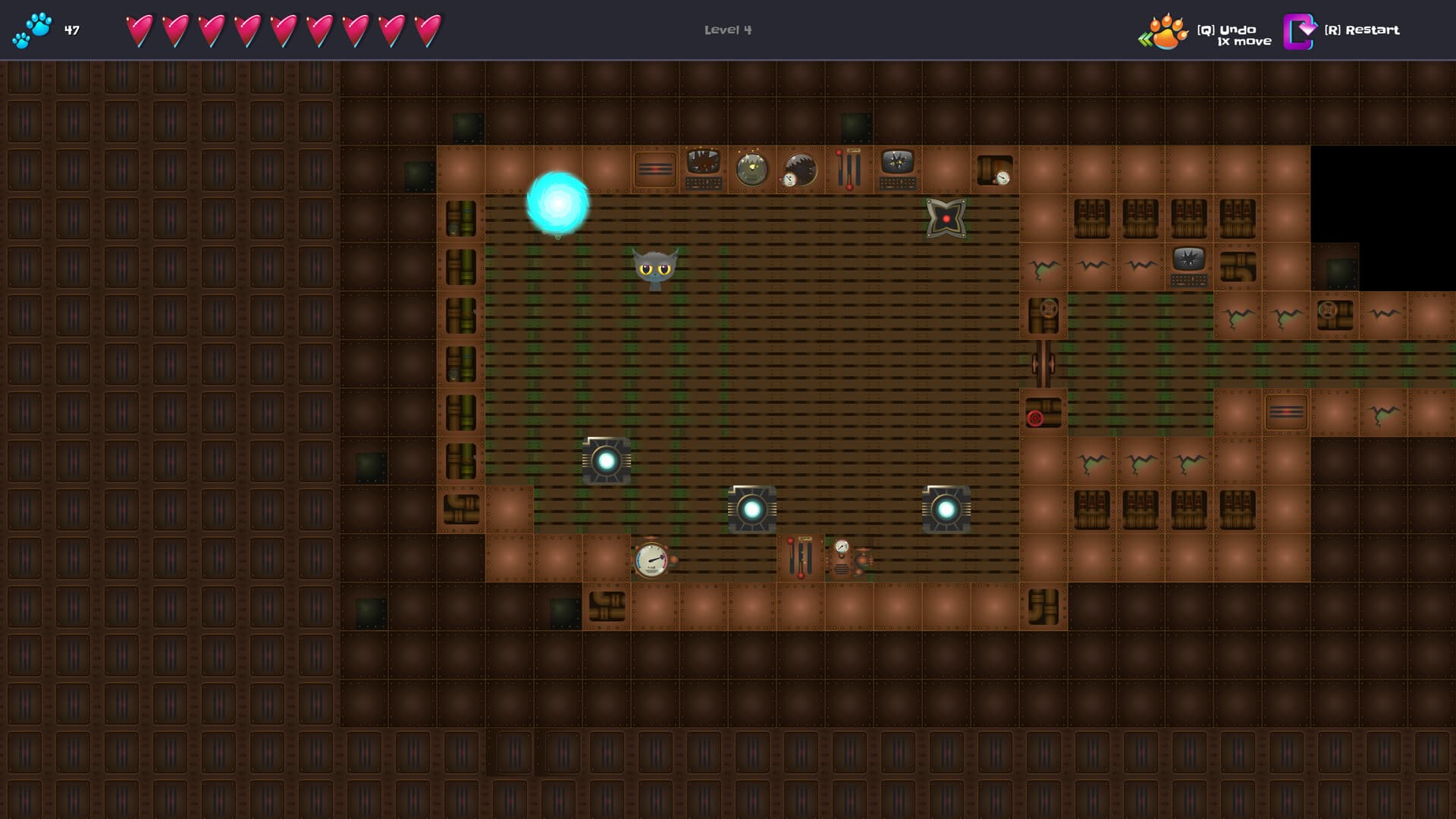Flip the lever panel near bottom gauges
1456x819 pixels.
tap(801, 559)
